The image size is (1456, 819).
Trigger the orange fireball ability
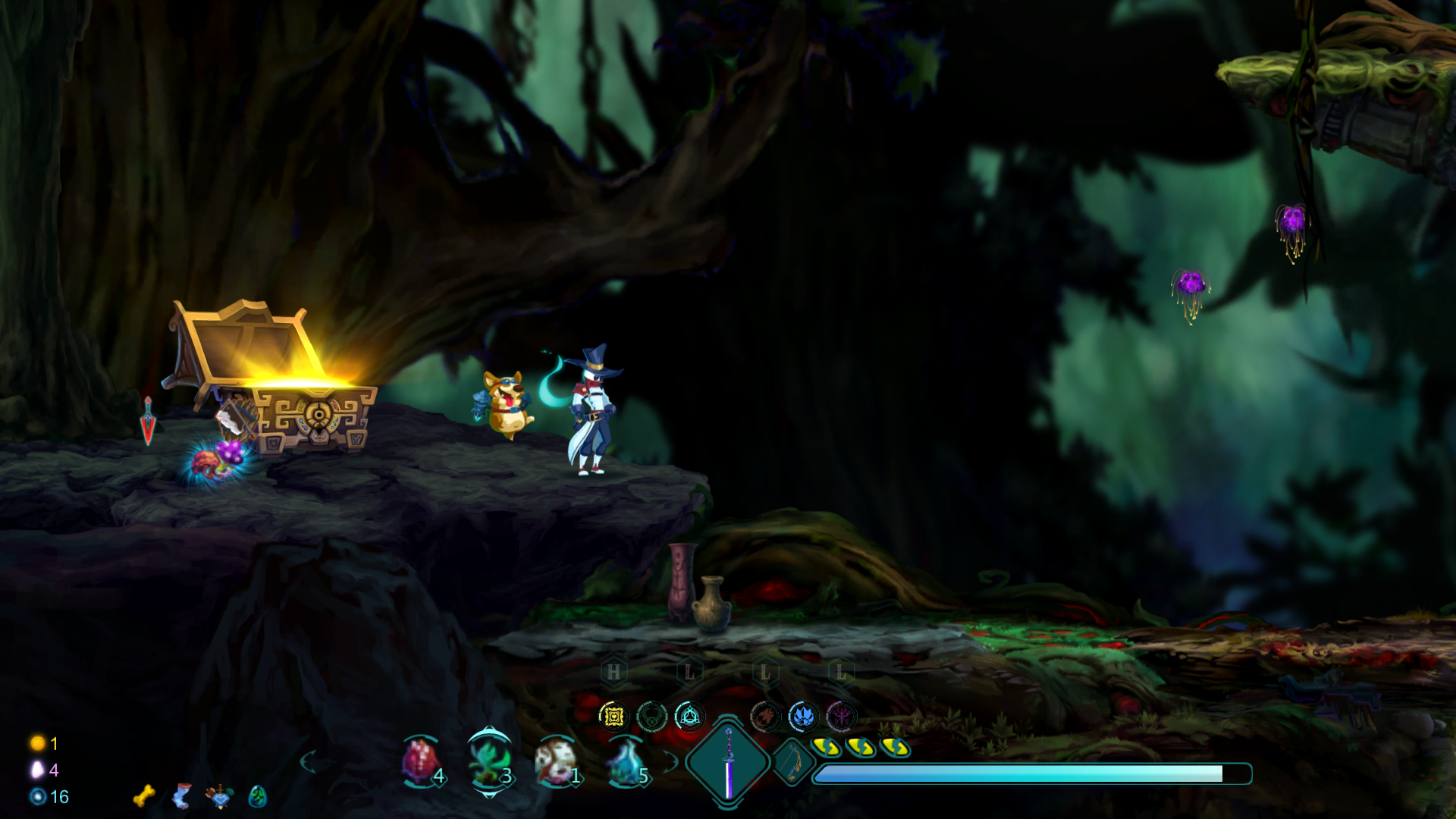pos(765,716)
